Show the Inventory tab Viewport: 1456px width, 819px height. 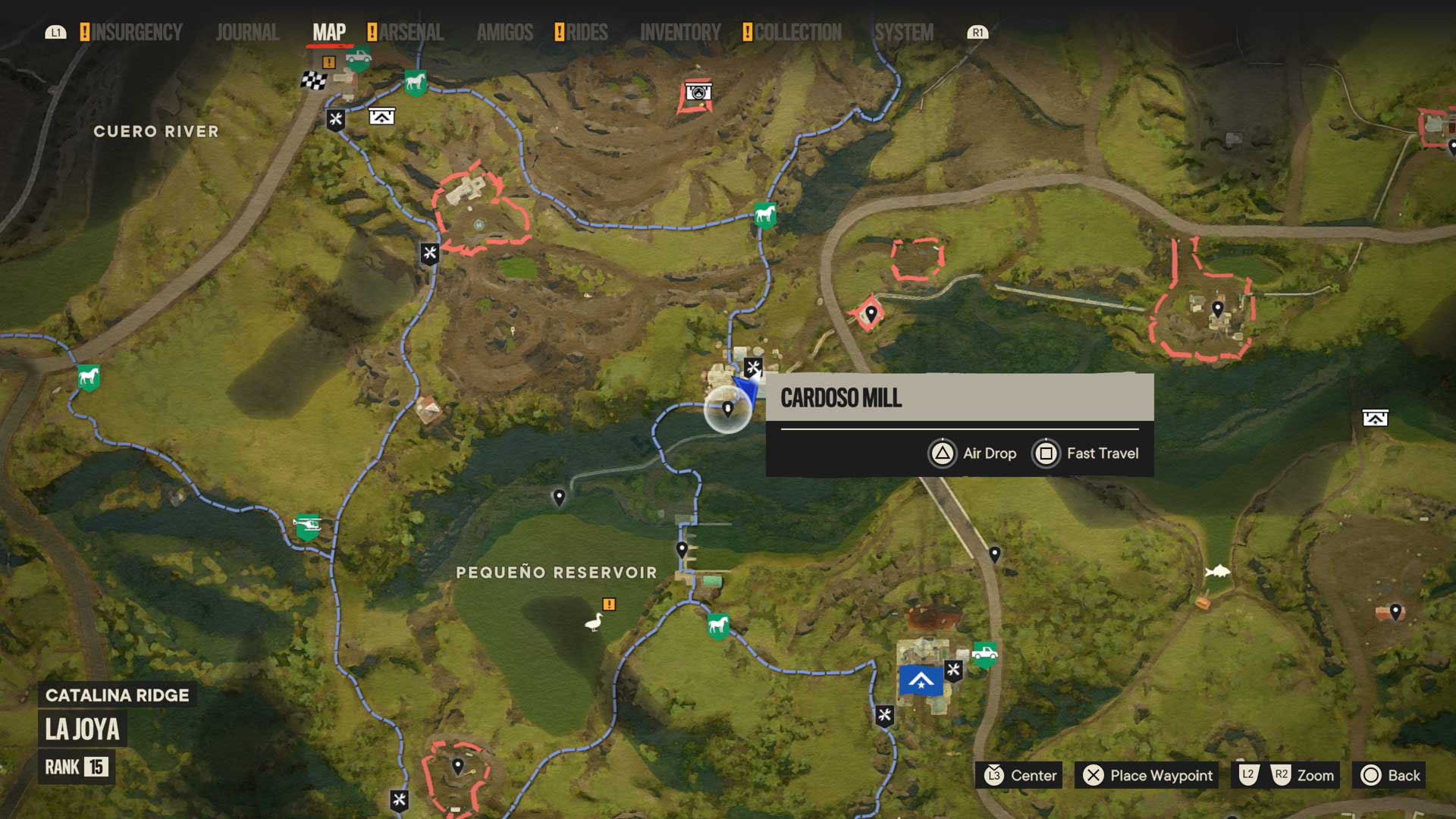[x=680, y=33]
